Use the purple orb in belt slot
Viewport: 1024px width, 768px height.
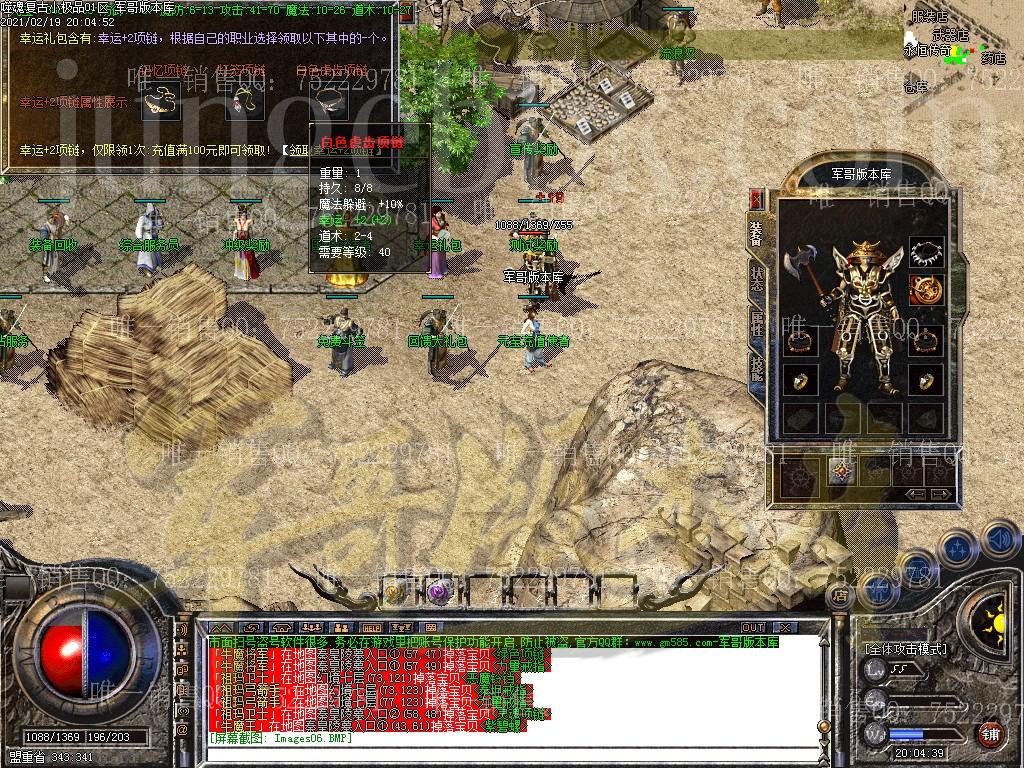(x=437, y=592)
